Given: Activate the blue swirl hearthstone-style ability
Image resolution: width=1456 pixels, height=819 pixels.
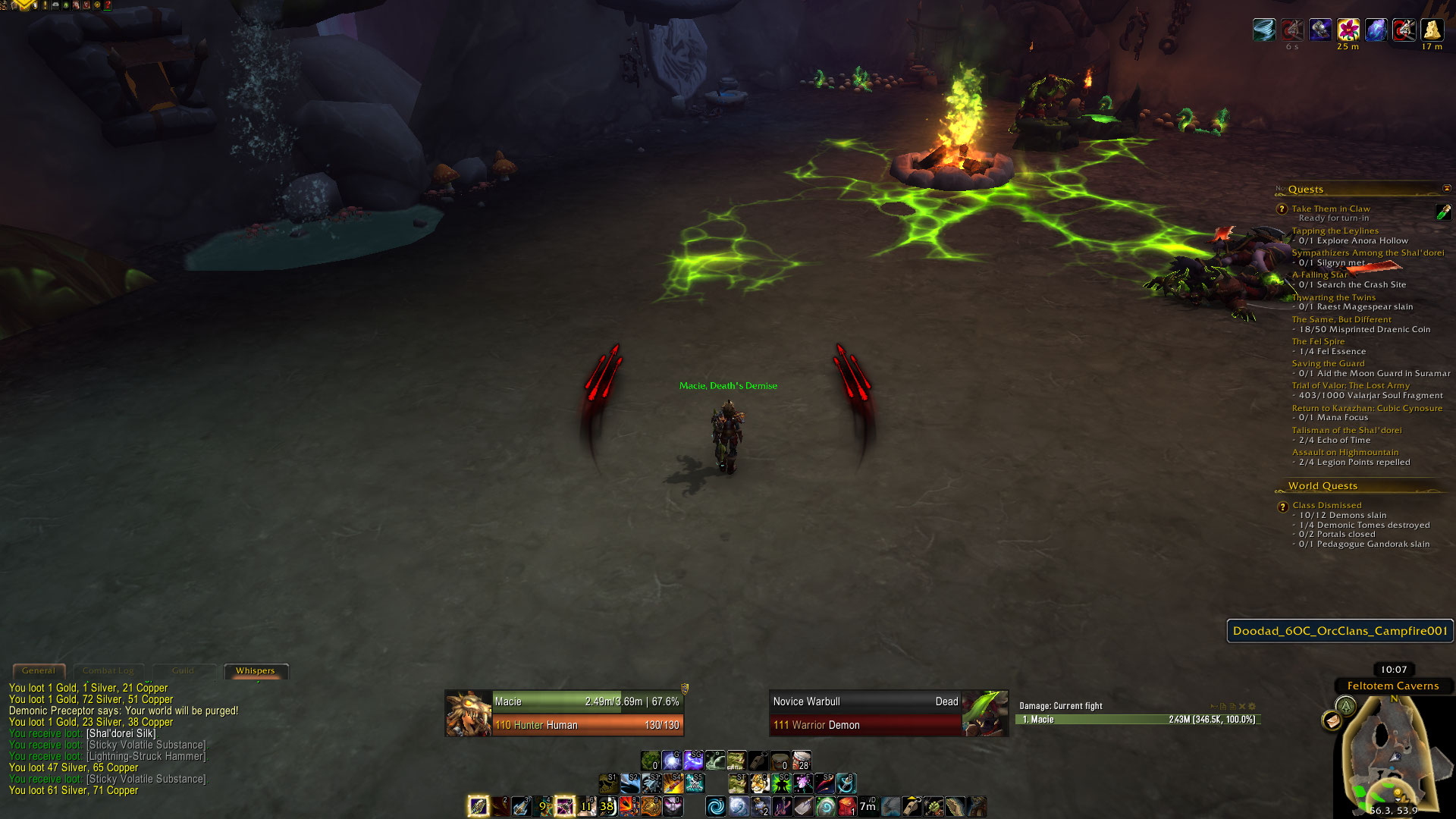Looking at the screenshot, I should tap(715, 806).
